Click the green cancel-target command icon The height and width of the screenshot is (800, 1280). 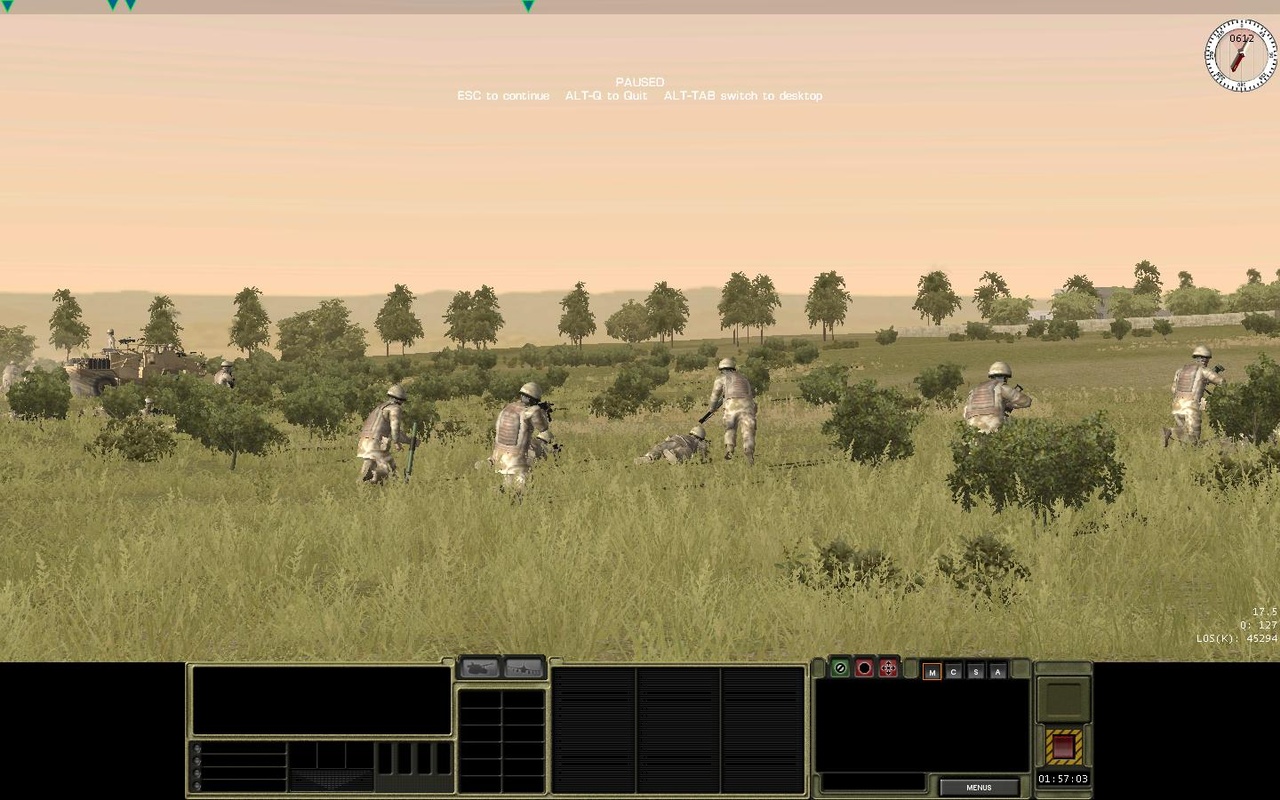(x=839, y=668)
